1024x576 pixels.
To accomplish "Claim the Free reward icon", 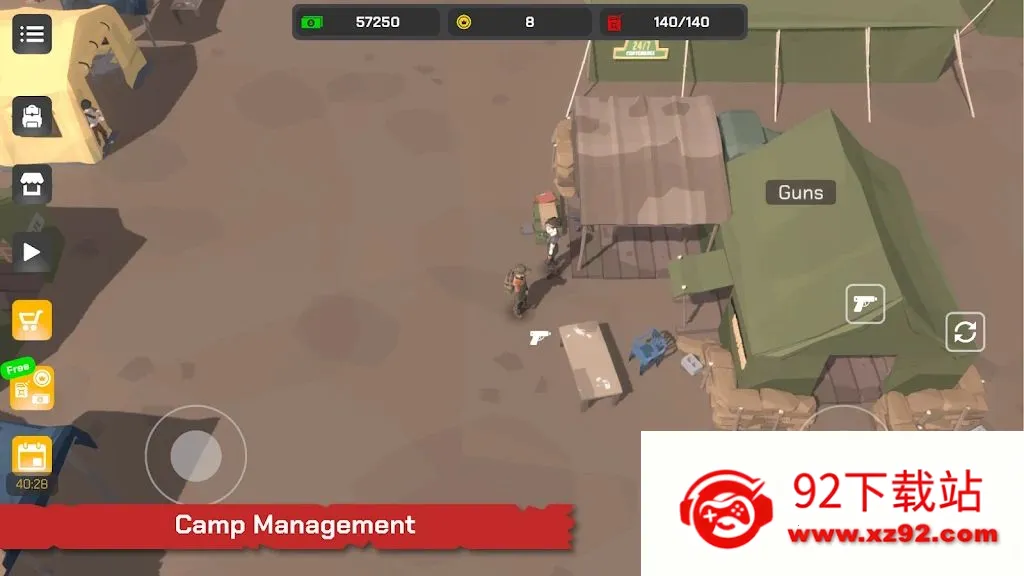I will pyautogui.click(x=31, y=386).
